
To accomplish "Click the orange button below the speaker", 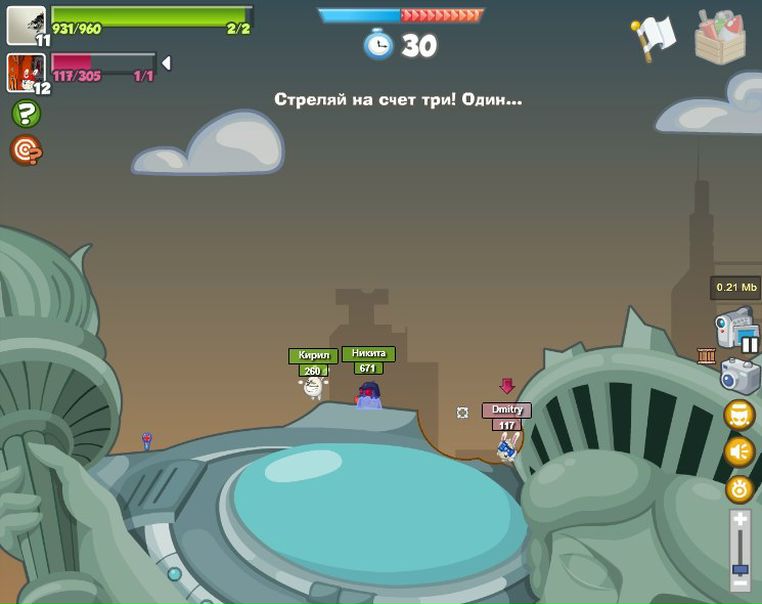I will [x=740, y=489].
